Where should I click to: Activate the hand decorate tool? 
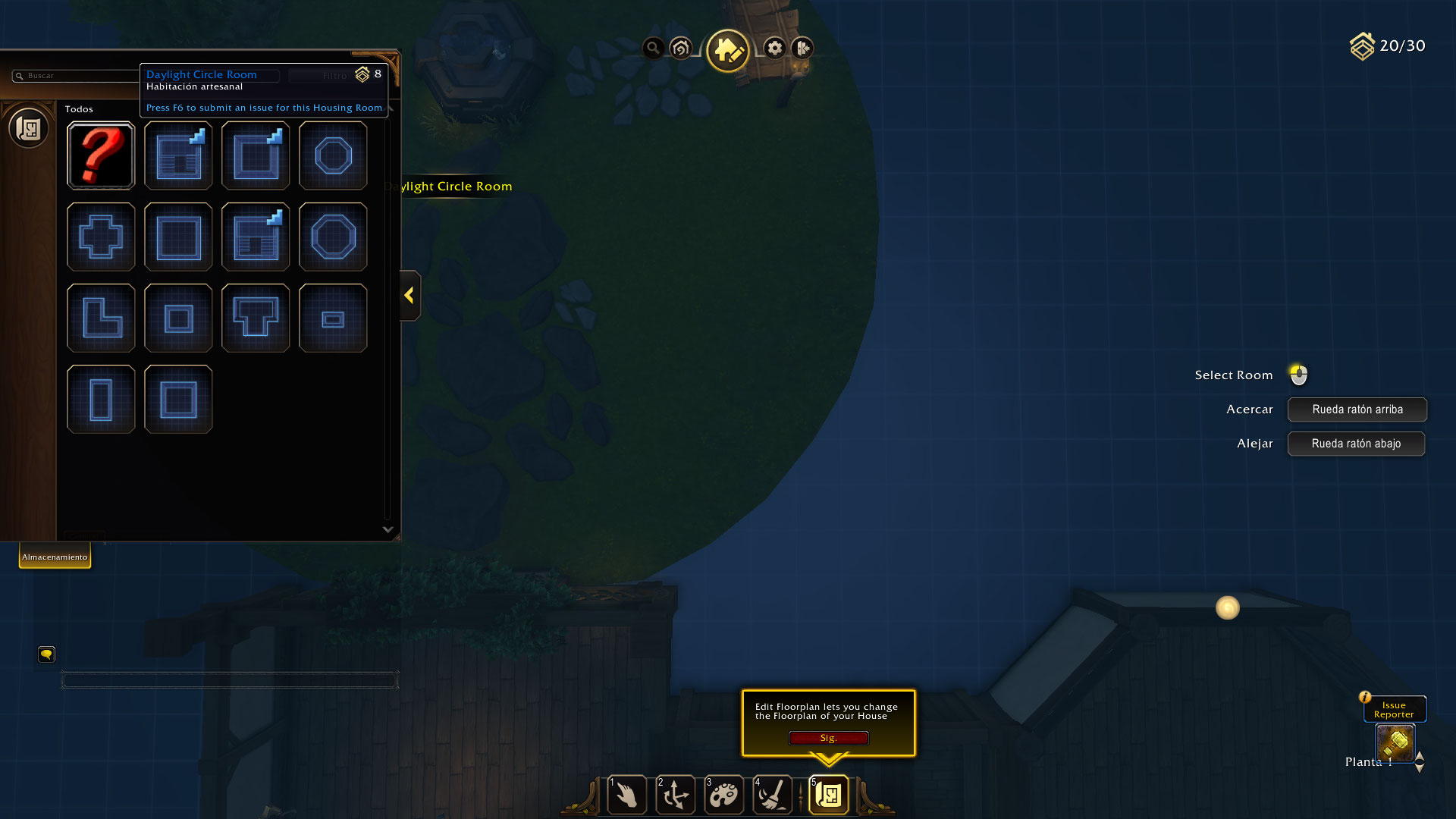pyautogui.click(x=627, y=795)
